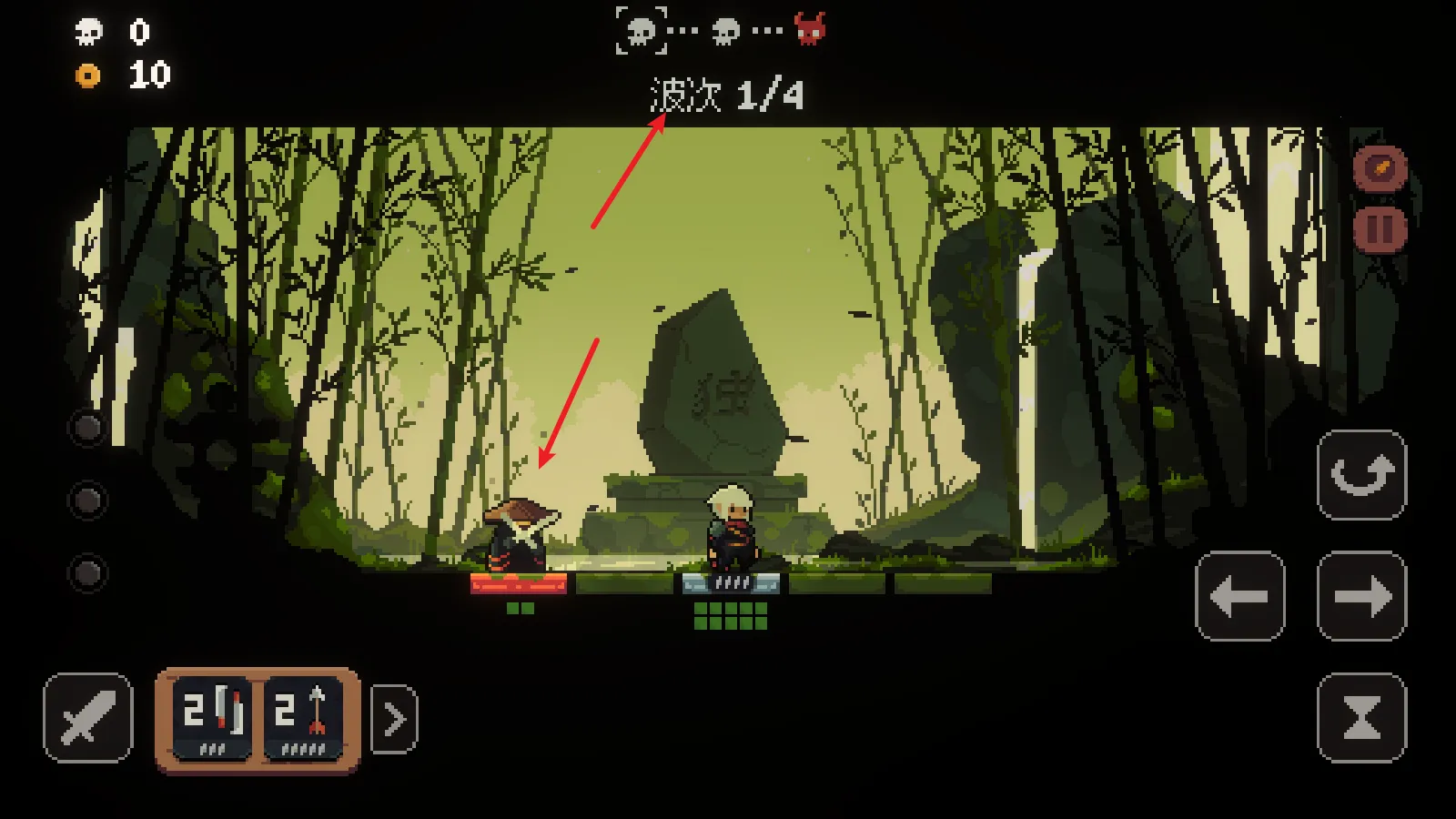
Task: Pause the game with the red button
Action: 1380,229
